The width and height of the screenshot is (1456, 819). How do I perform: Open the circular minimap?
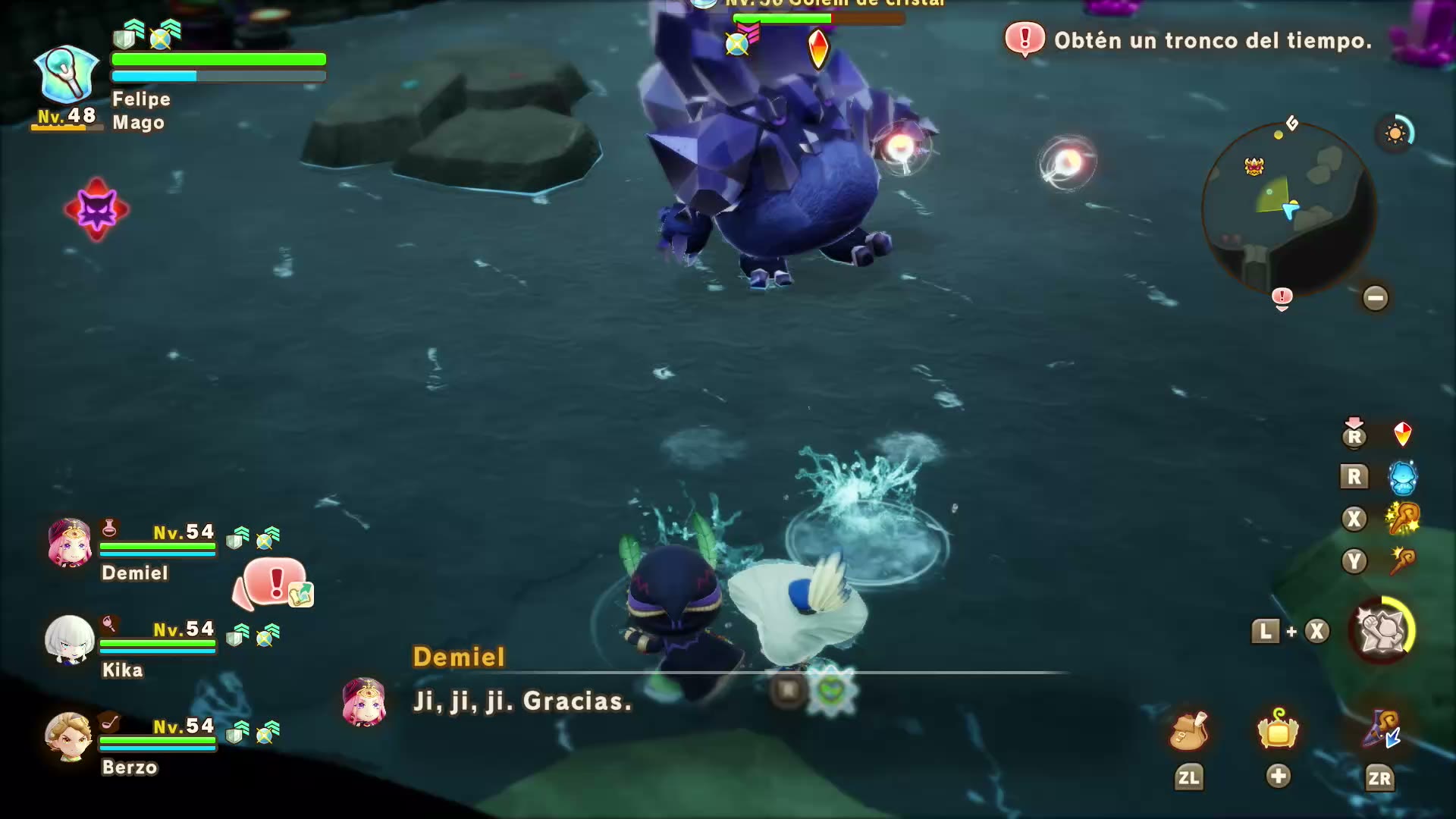coord(1289,209)
